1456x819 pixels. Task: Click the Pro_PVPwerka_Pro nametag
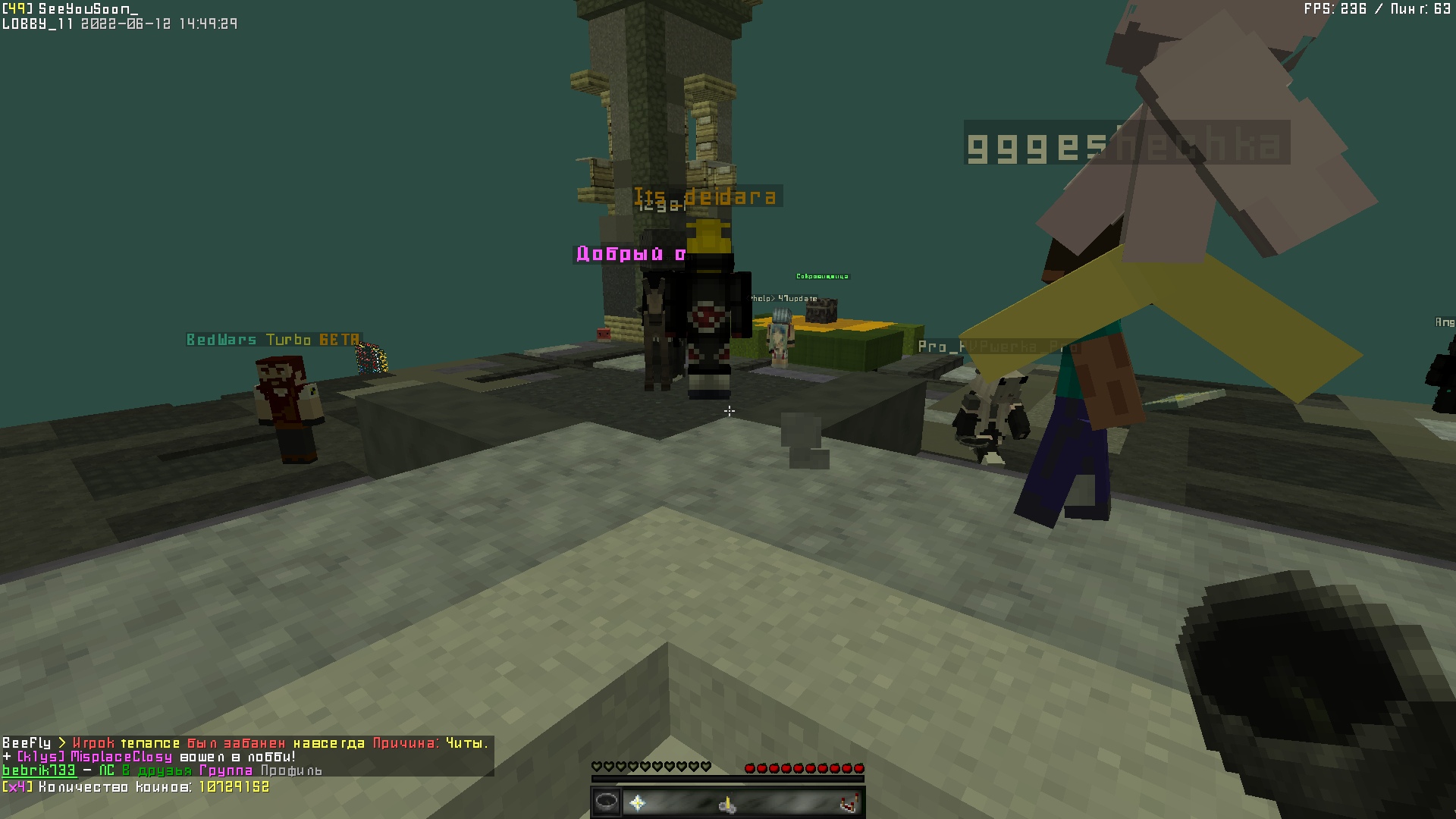(997, 347)
